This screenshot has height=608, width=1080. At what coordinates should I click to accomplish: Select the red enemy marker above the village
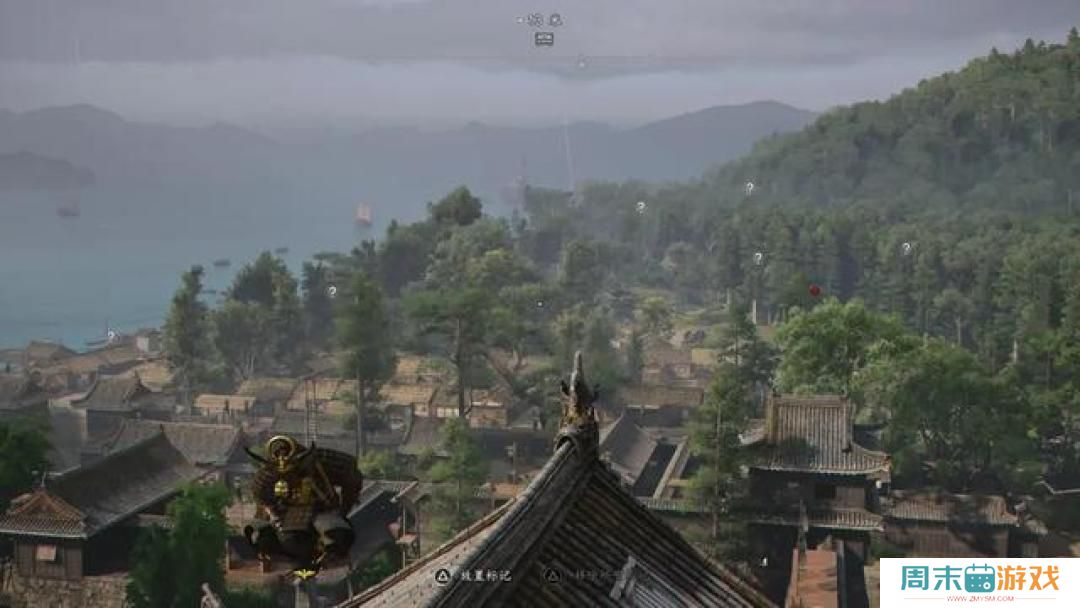pyautogui.click(x=814, y=290)
